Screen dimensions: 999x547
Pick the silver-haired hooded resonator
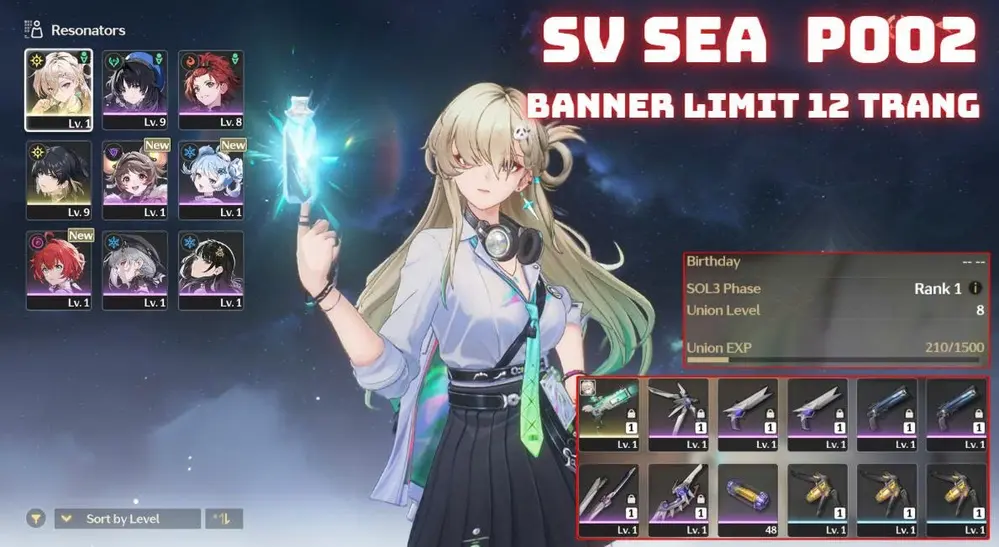pyautogui.click(x=135, y=265)
